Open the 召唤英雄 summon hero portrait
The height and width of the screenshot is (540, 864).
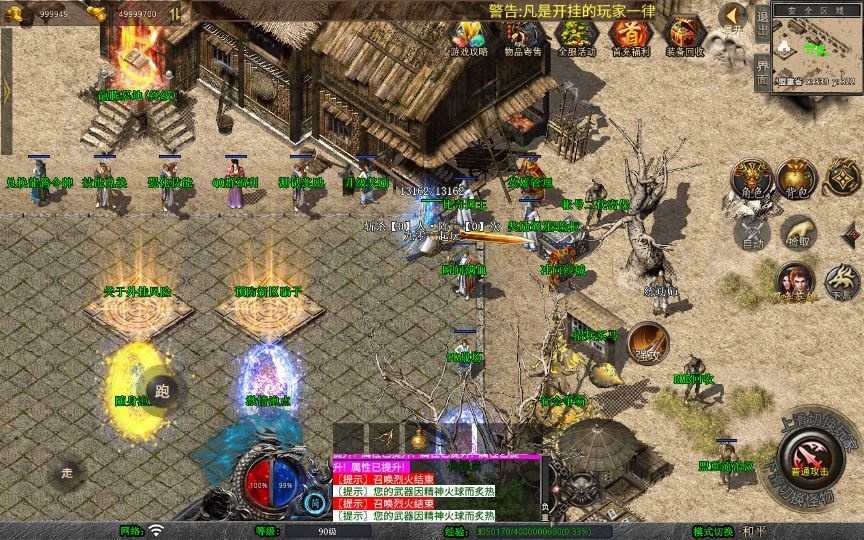click(x=795, y=281)
